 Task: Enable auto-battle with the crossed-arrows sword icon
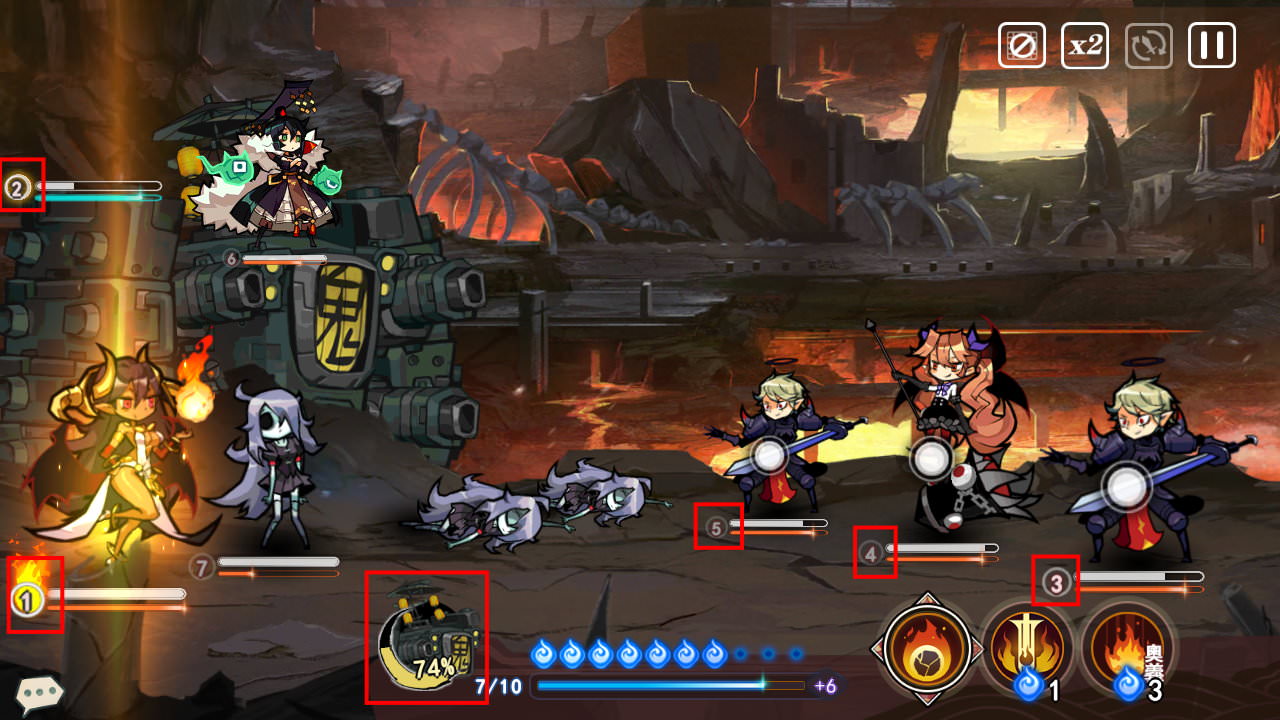point(1148,46)
